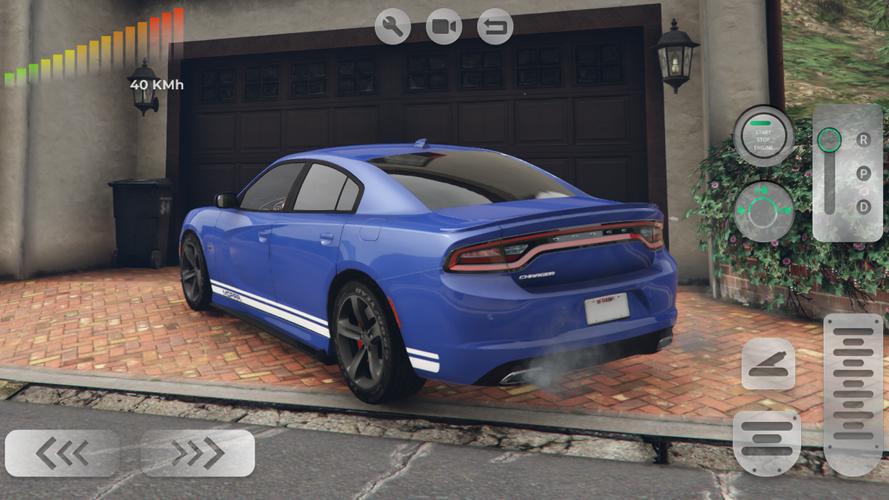Step on the tall gas pedal
The image size is (889, 500).
click(853, 393)
